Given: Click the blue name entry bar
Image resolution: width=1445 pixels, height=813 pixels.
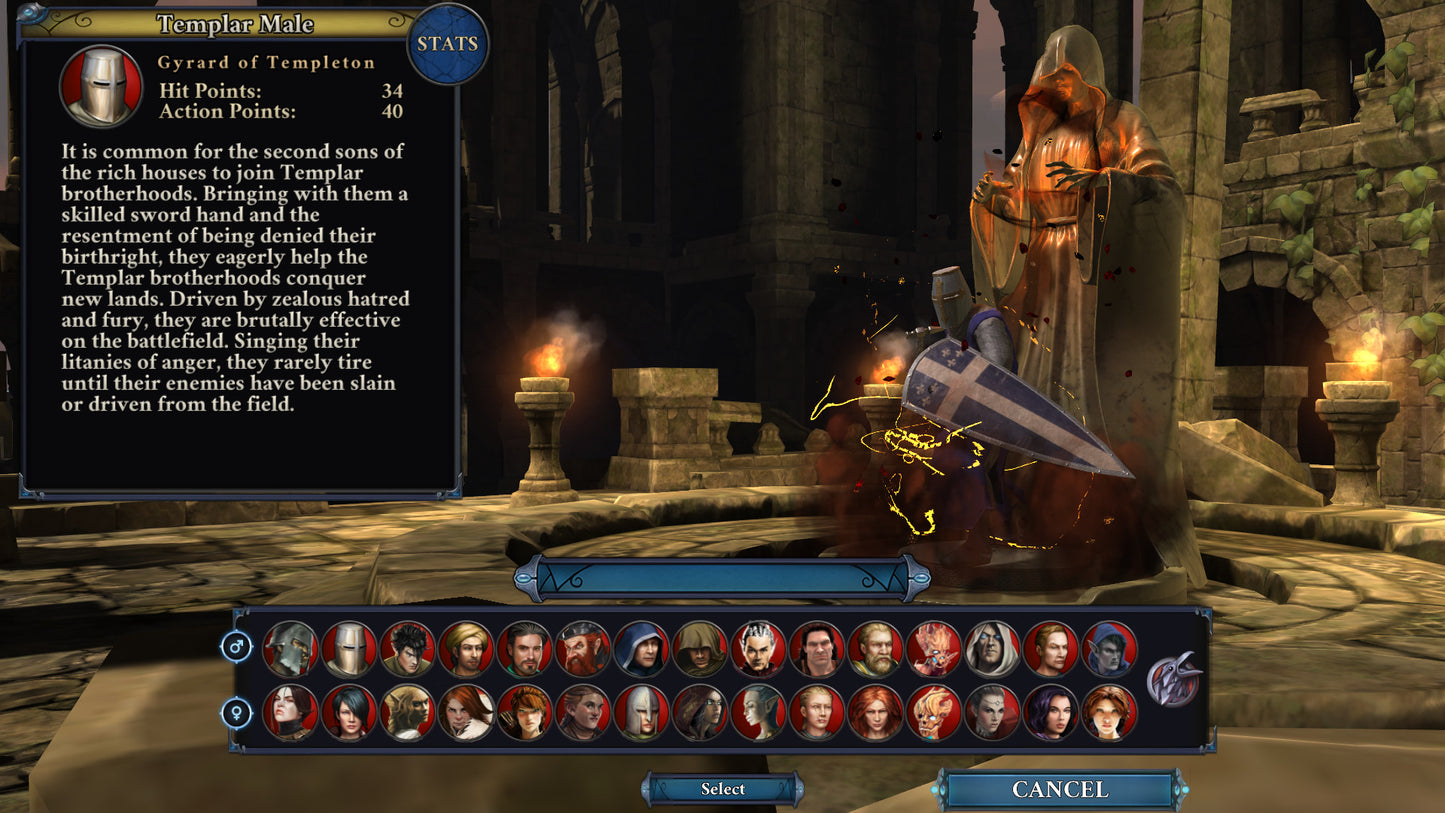Looking at the screenshot, I should click(x=722, y=573).
